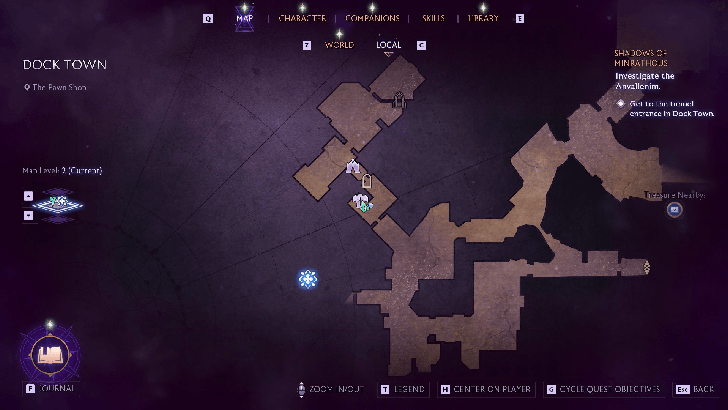728x410 pixels.
Task: Go to the Library tab
Action: 483,18
